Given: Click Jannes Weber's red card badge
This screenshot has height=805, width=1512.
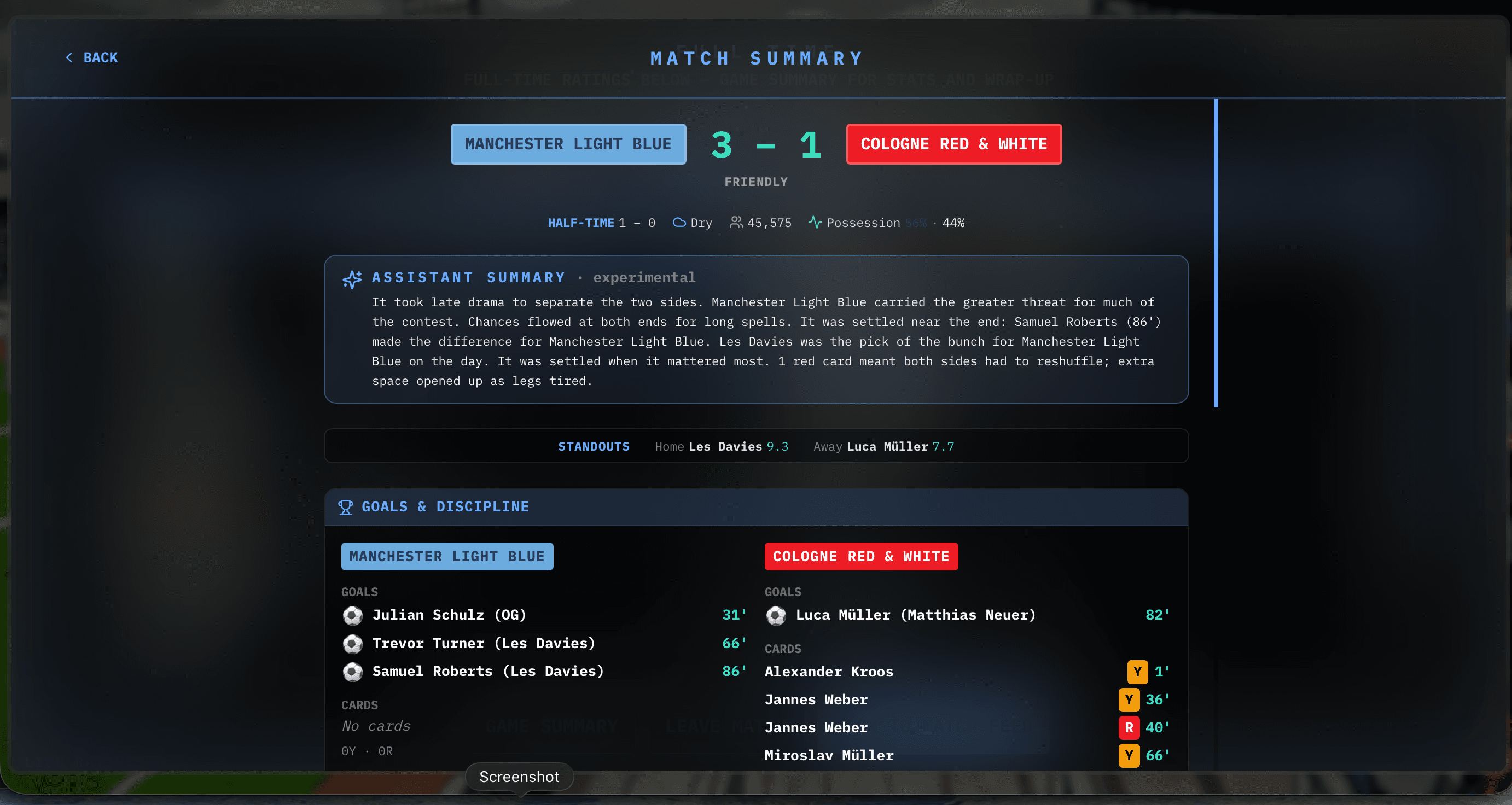Looking at the screenshot, I should [x=1128, y=727].
